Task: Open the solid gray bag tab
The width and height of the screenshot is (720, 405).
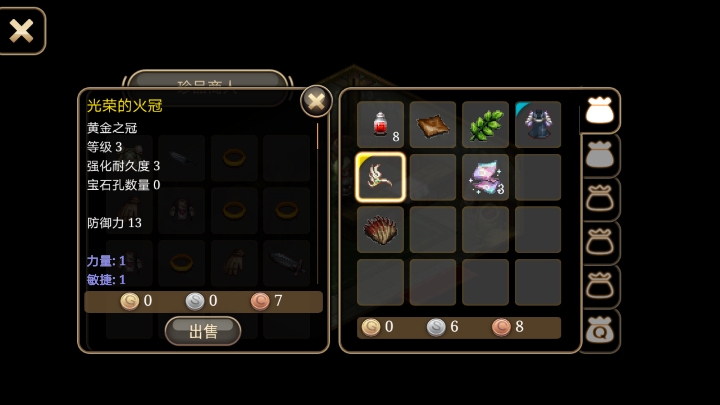Action: pos(599,155)
